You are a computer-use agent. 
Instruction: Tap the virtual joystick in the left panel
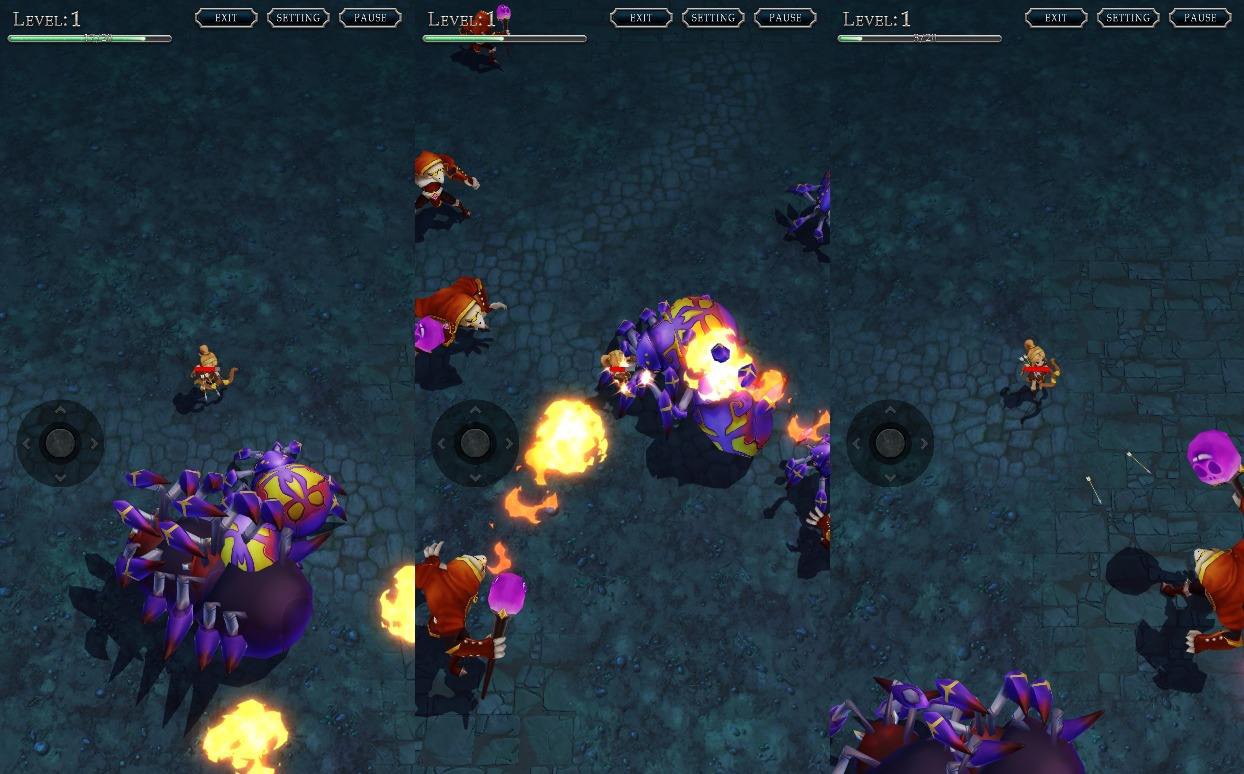pyautogui.click(x=60, y=443)
